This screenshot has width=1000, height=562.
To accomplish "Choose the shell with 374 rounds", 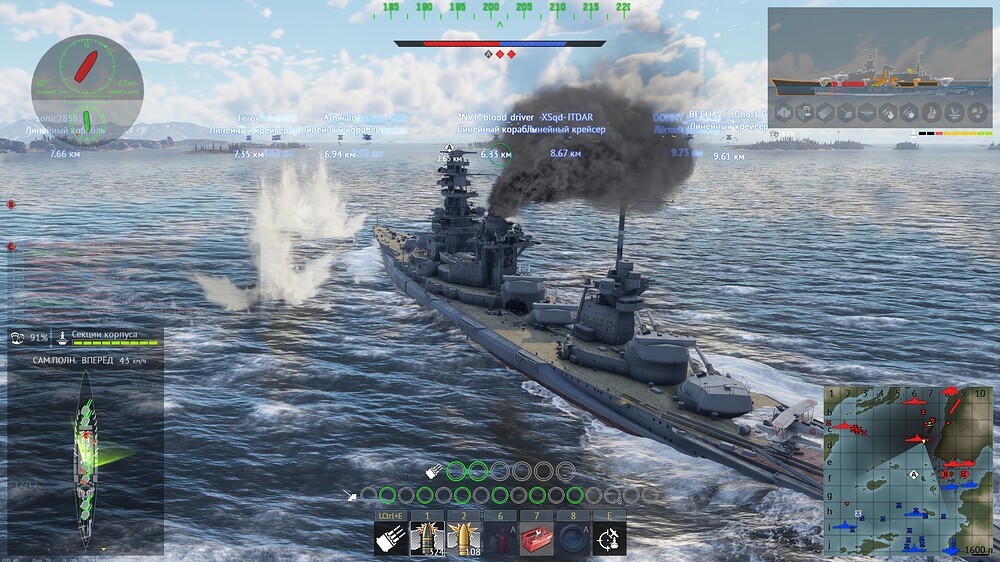I will 427,538.
